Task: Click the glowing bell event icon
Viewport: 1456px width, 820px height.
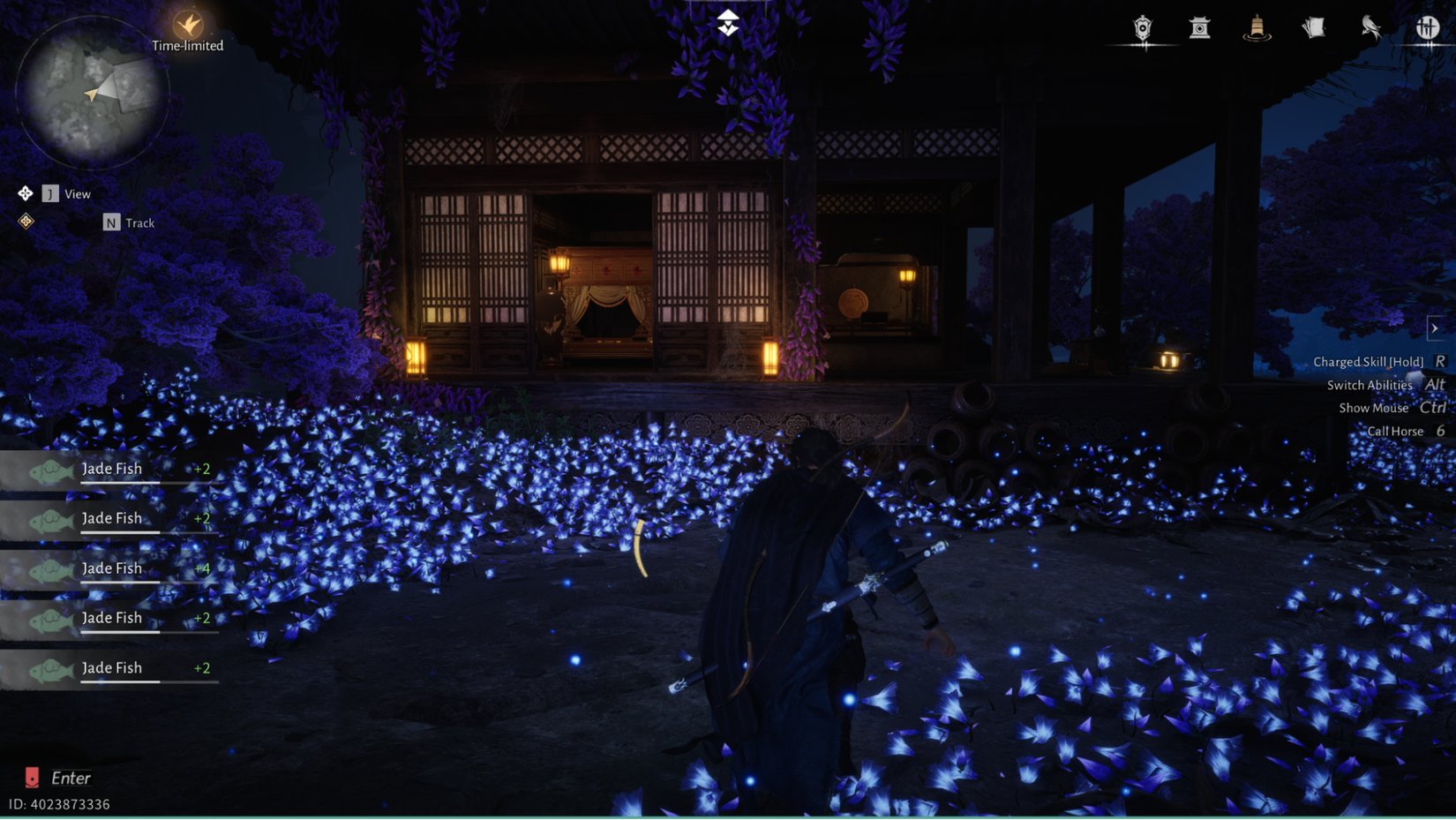Action: [1256, 28]
